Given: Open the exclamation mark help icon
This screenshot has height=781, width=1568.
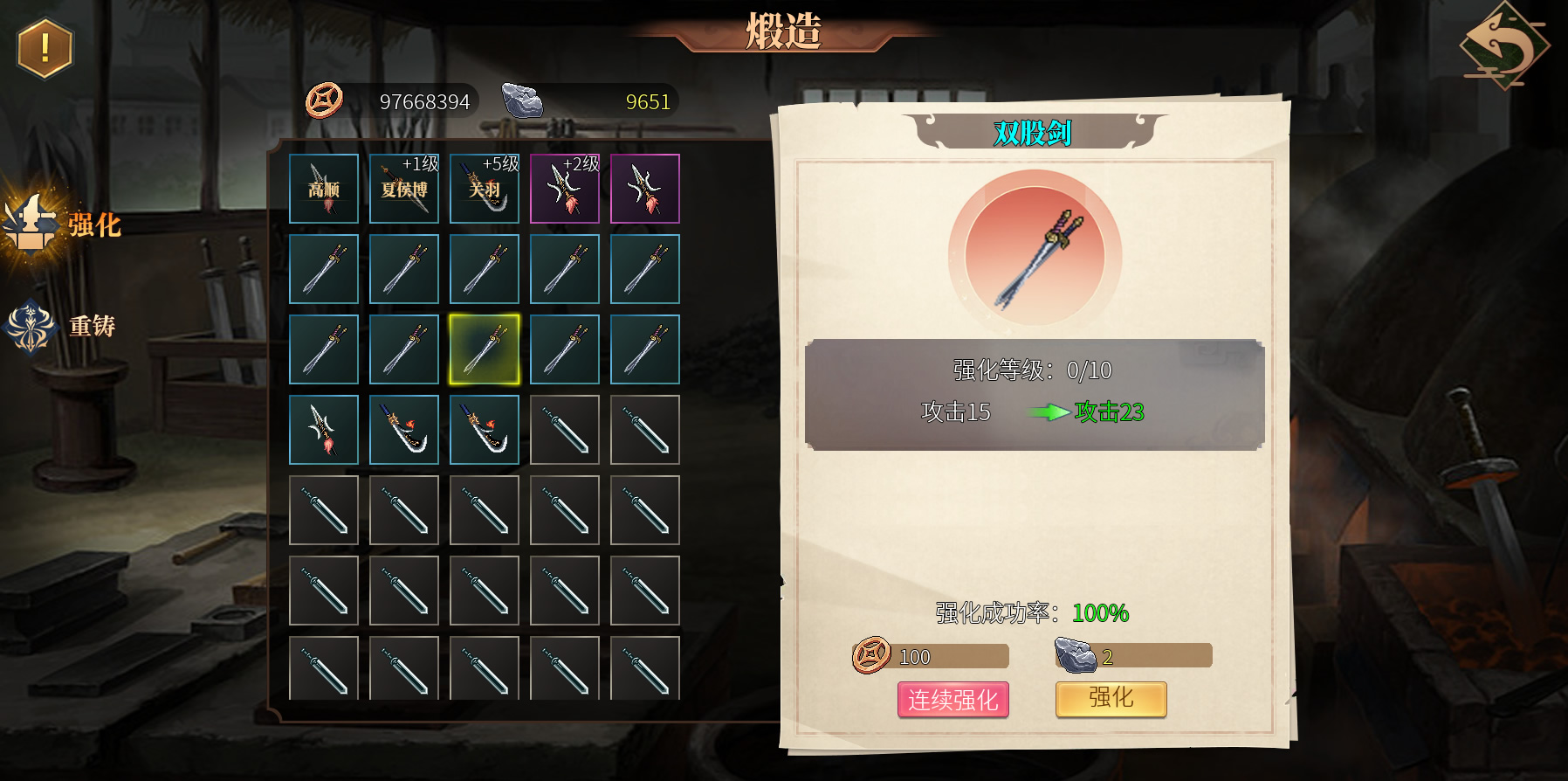Looking at the screenshot, I should pyautogui.click(x=45, y=48).
